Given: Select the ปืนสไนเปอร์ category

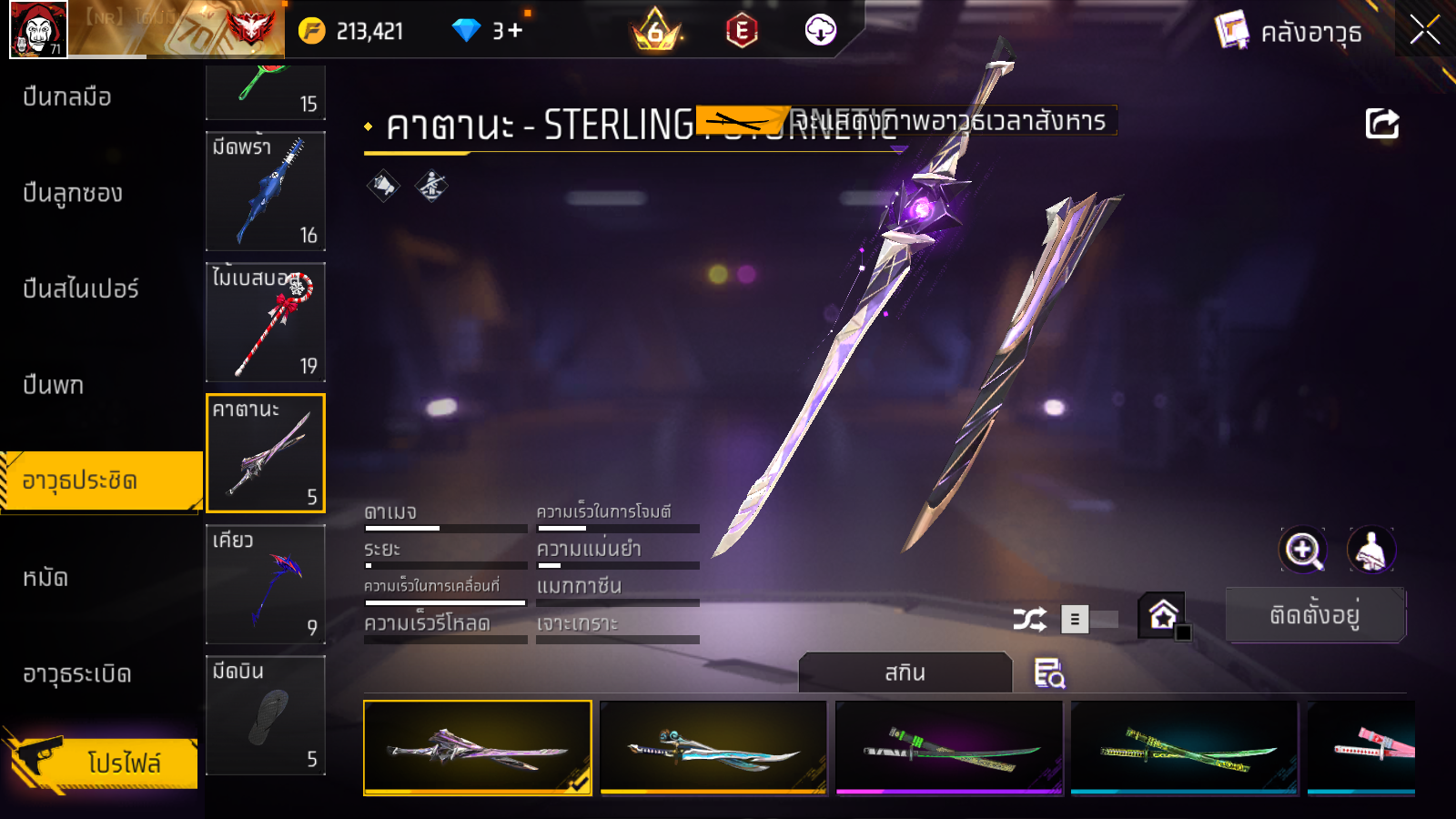Looking at the screenshot, I should [x=80, y=288].
